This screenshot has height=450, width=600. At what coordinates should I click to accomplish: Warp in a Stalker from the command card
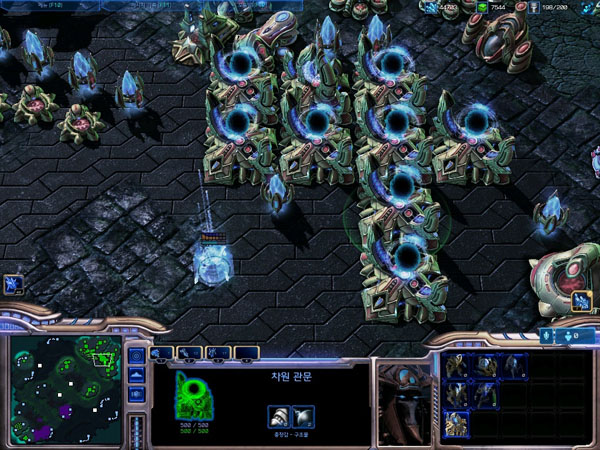[x=515, y=366]
